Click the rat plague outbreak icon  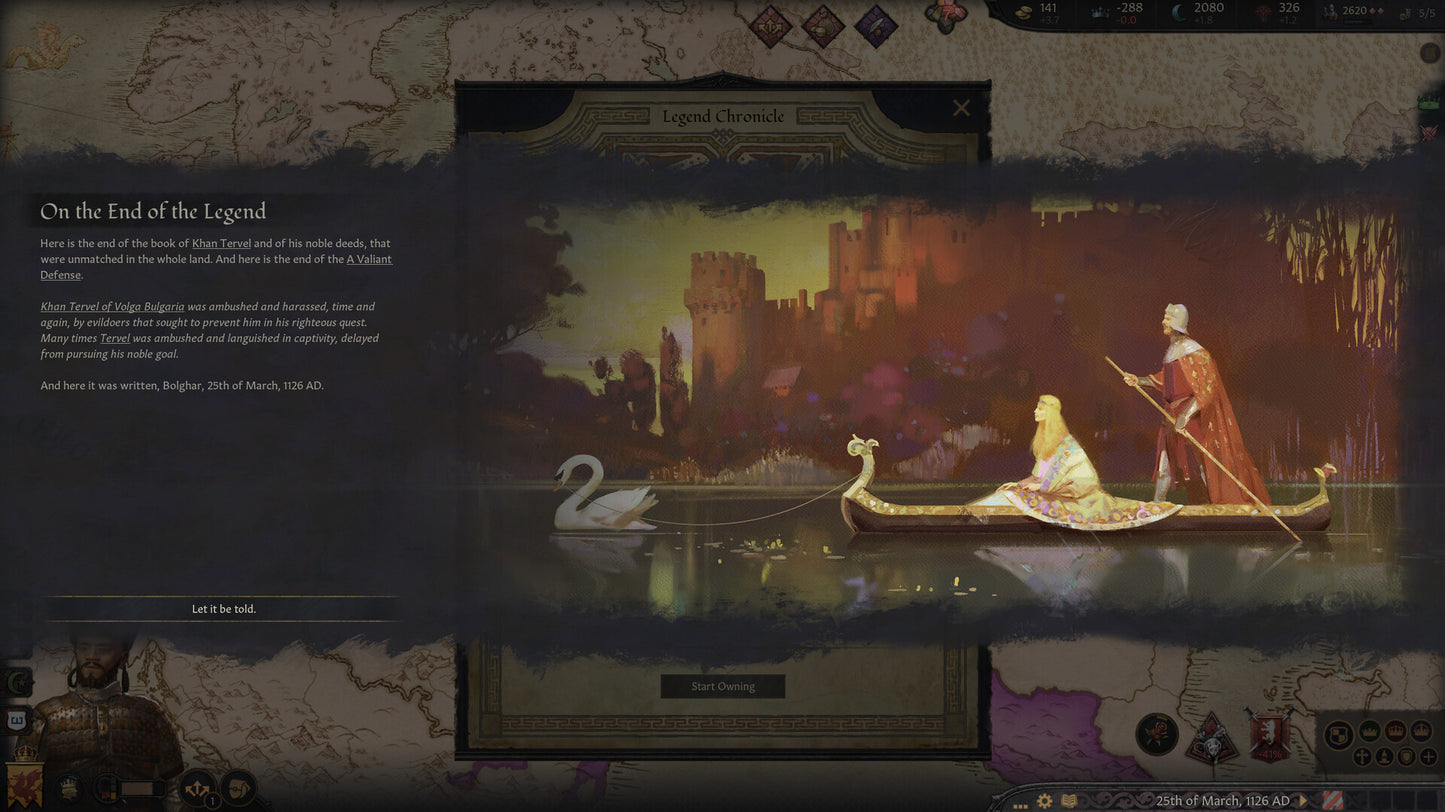tap(1213, 740)
